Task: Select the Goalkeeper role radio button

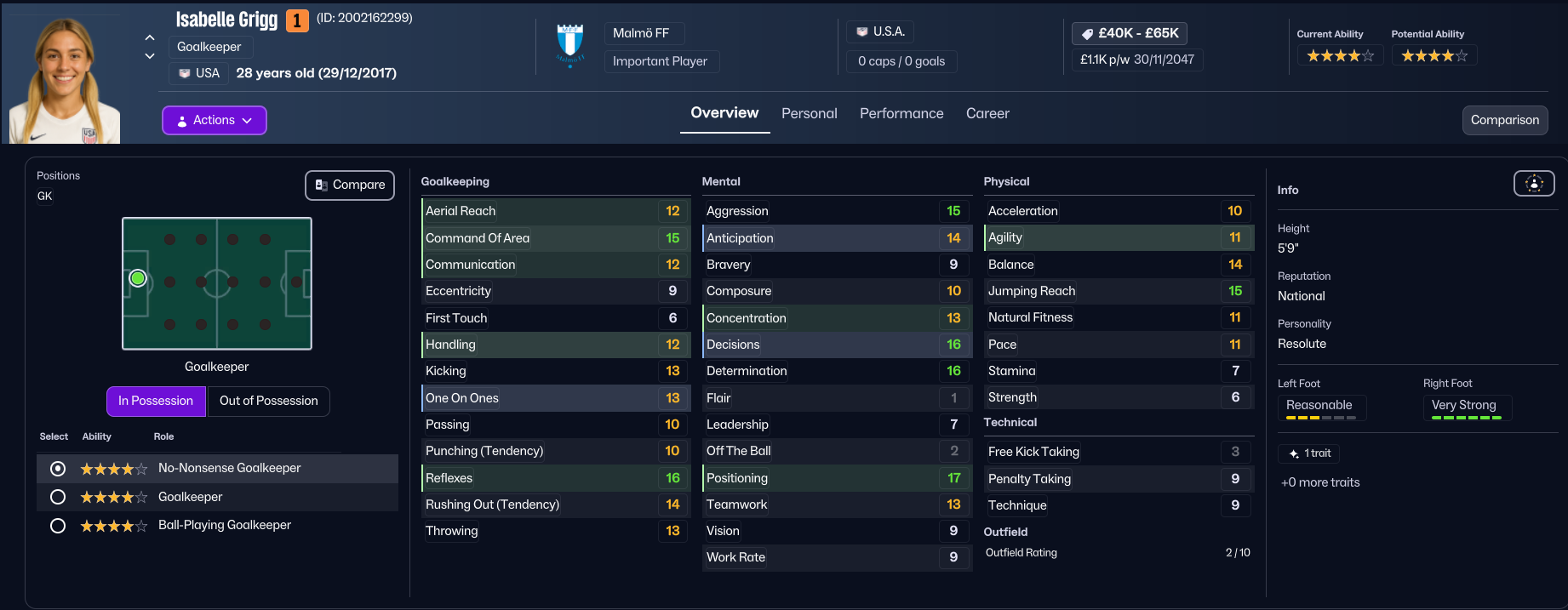Action: (x=58, y=497)
